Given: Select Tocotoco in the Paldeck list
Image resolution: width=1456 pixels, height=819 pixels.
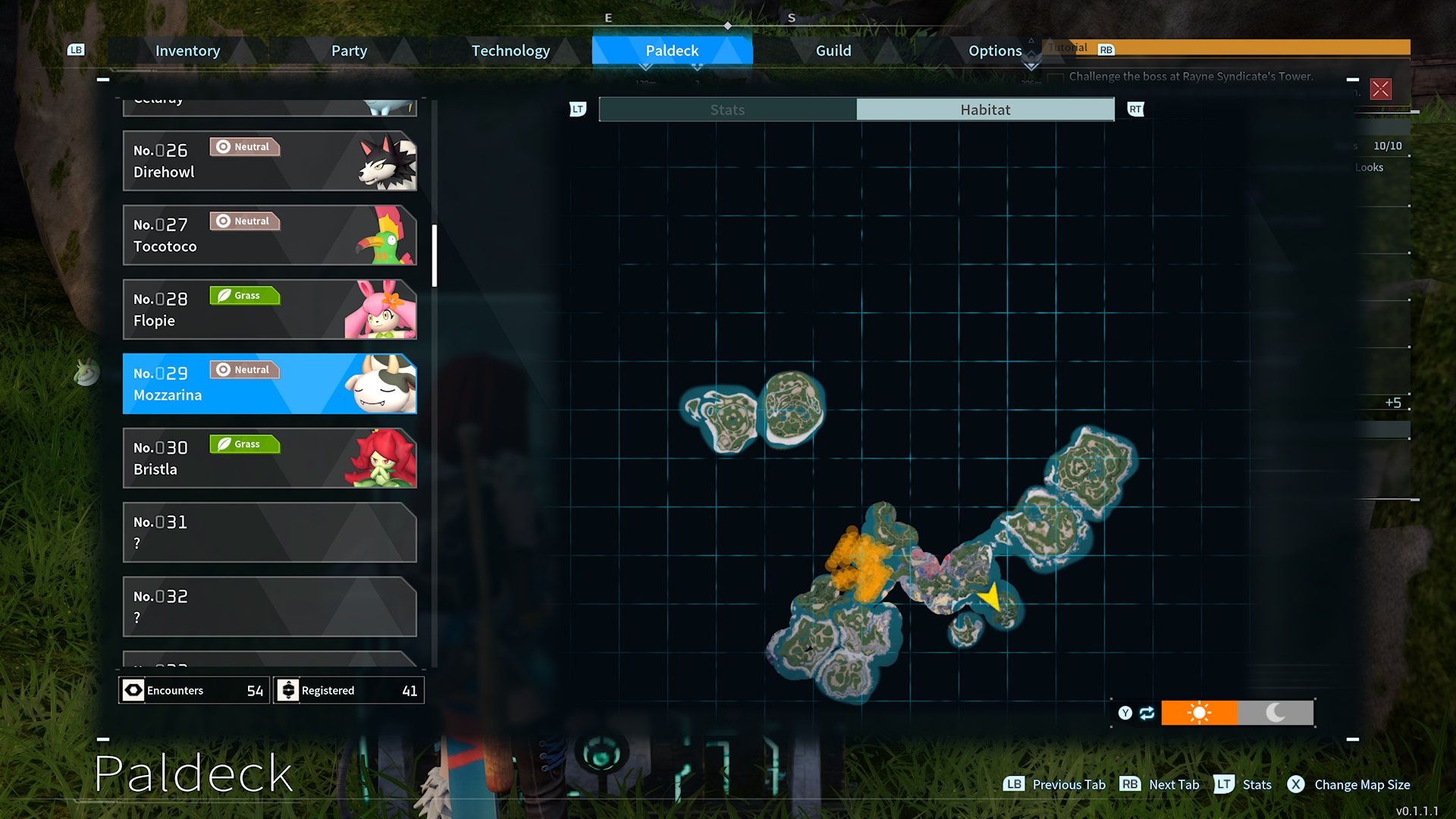Looking at the screenshot, I should pyautogui.click(x=269, y=235).
